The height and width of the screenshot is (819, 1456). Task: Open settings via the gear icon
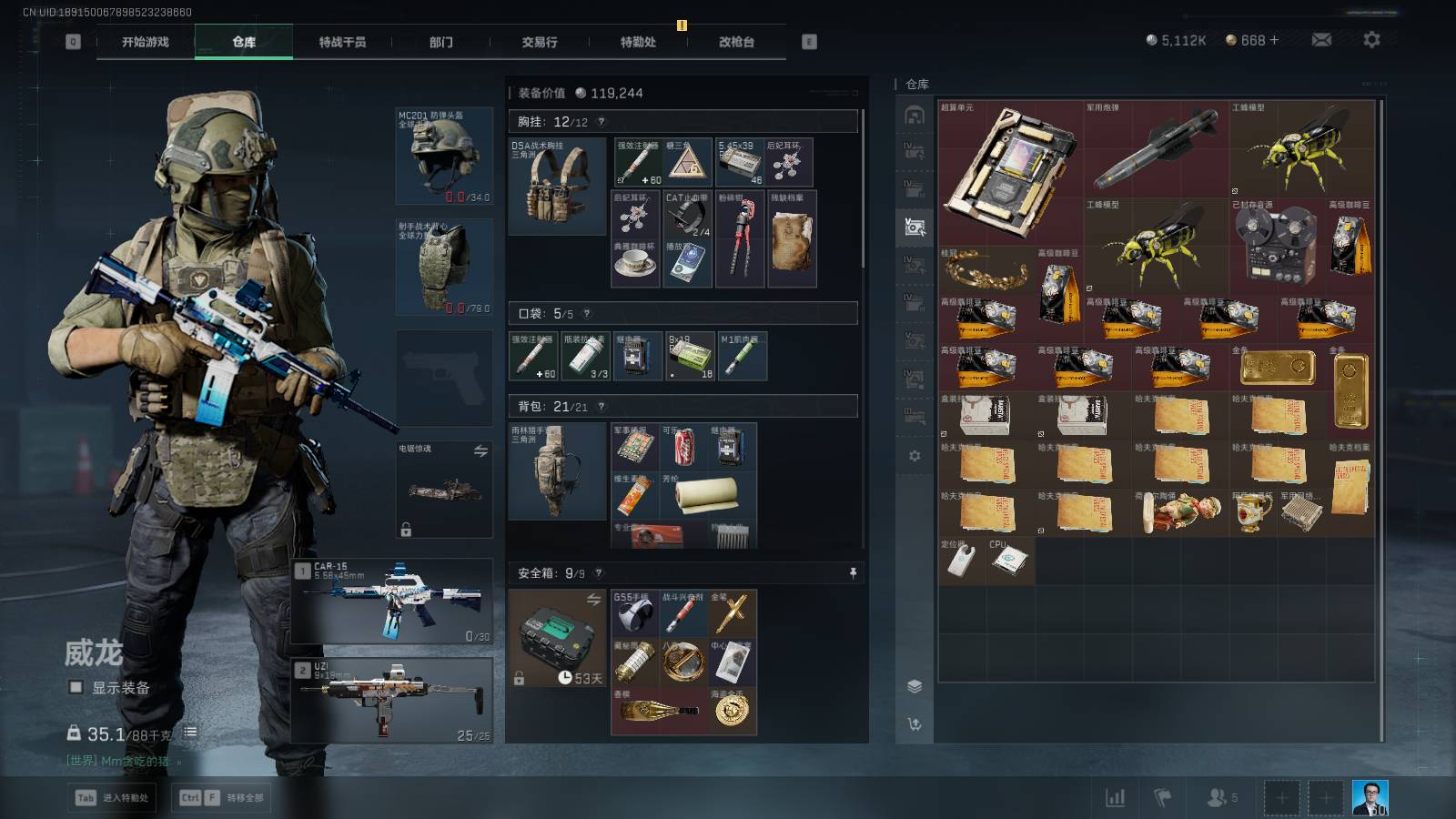tap(1371, 40)
